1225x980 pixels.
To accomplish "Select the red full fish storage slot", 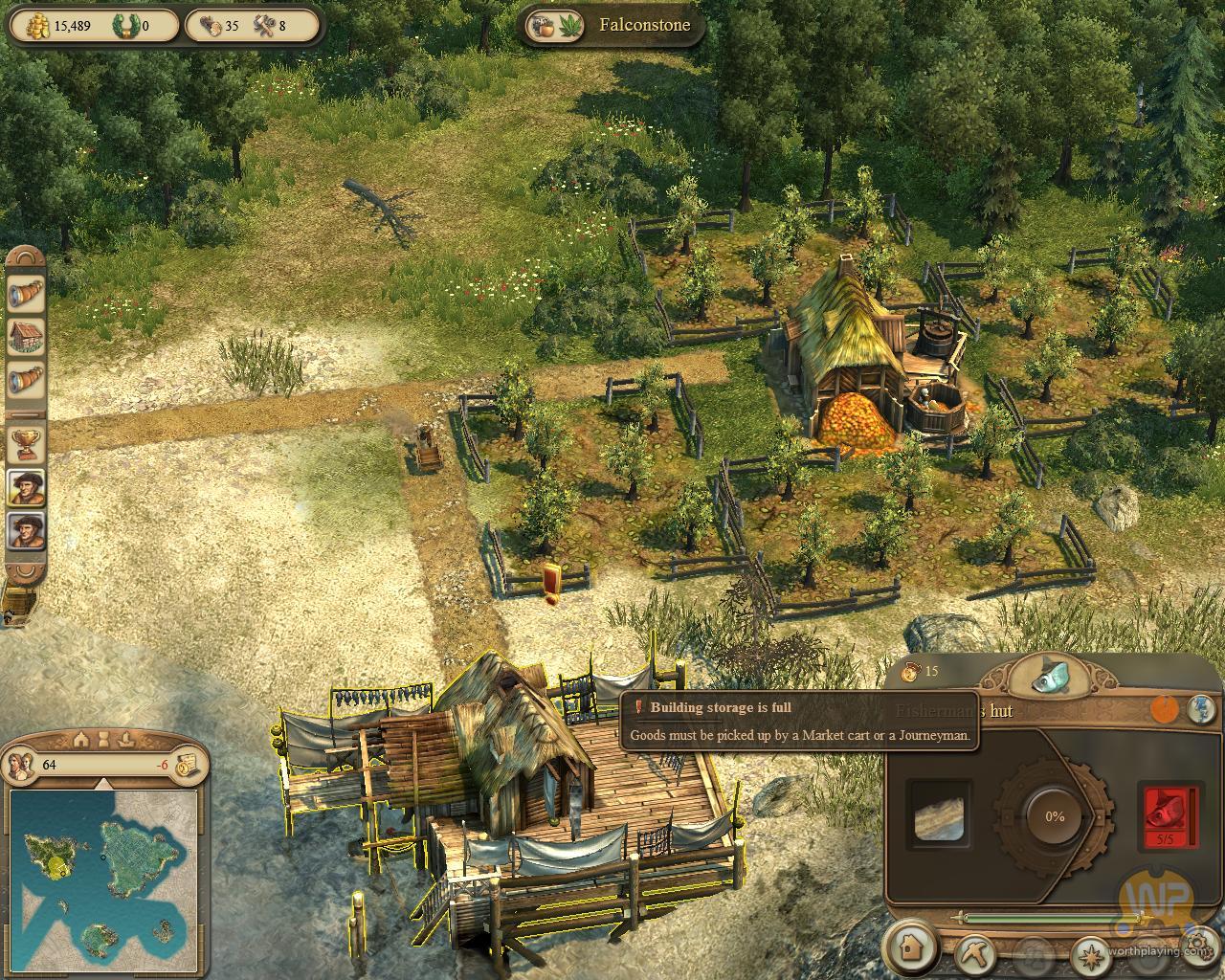I will tap(1166, 815).
